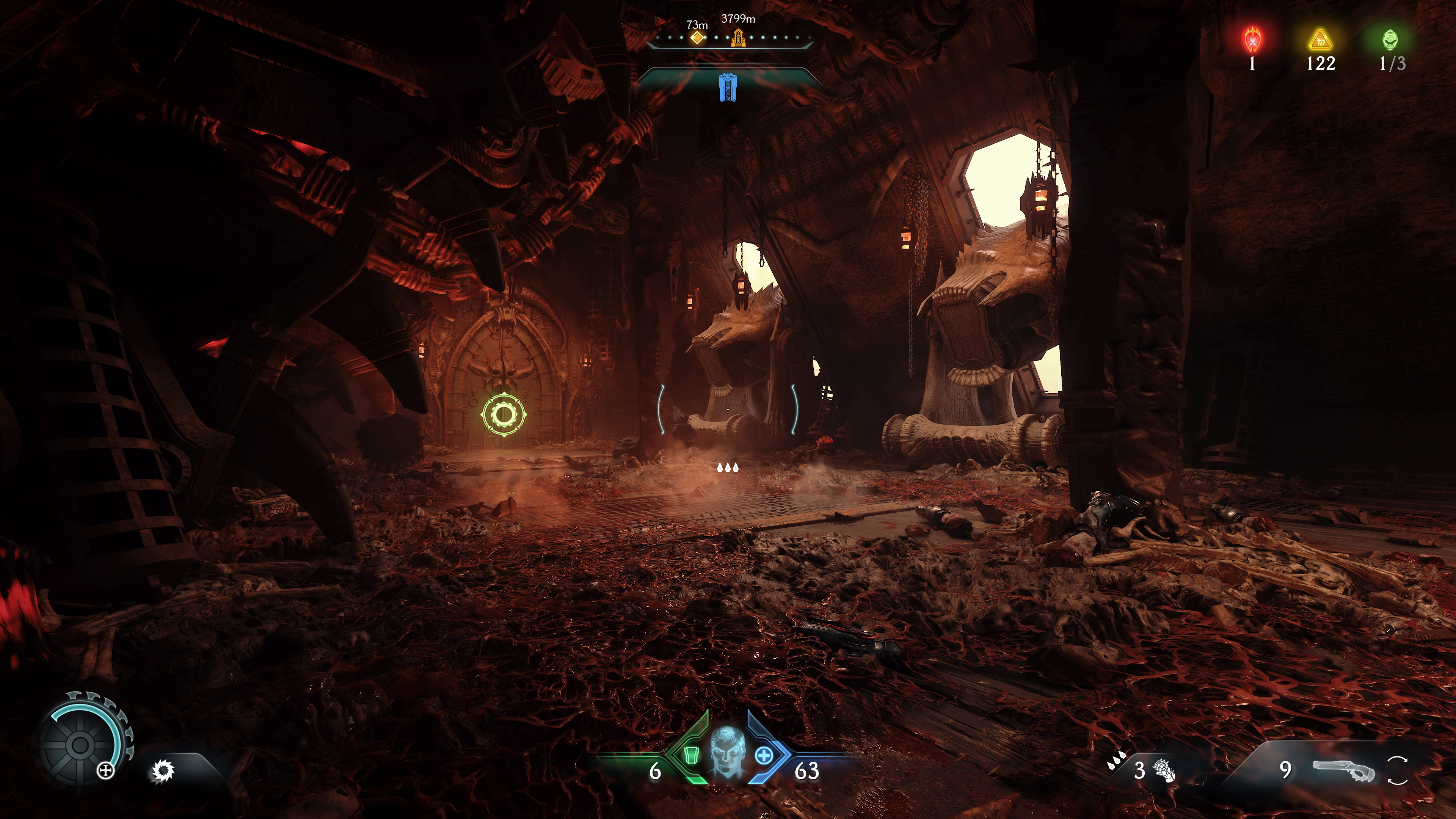Click the yellow diamond waypoint marker on compass
The height and width of the screenshot is (819, 1456).
pos(698,38)
